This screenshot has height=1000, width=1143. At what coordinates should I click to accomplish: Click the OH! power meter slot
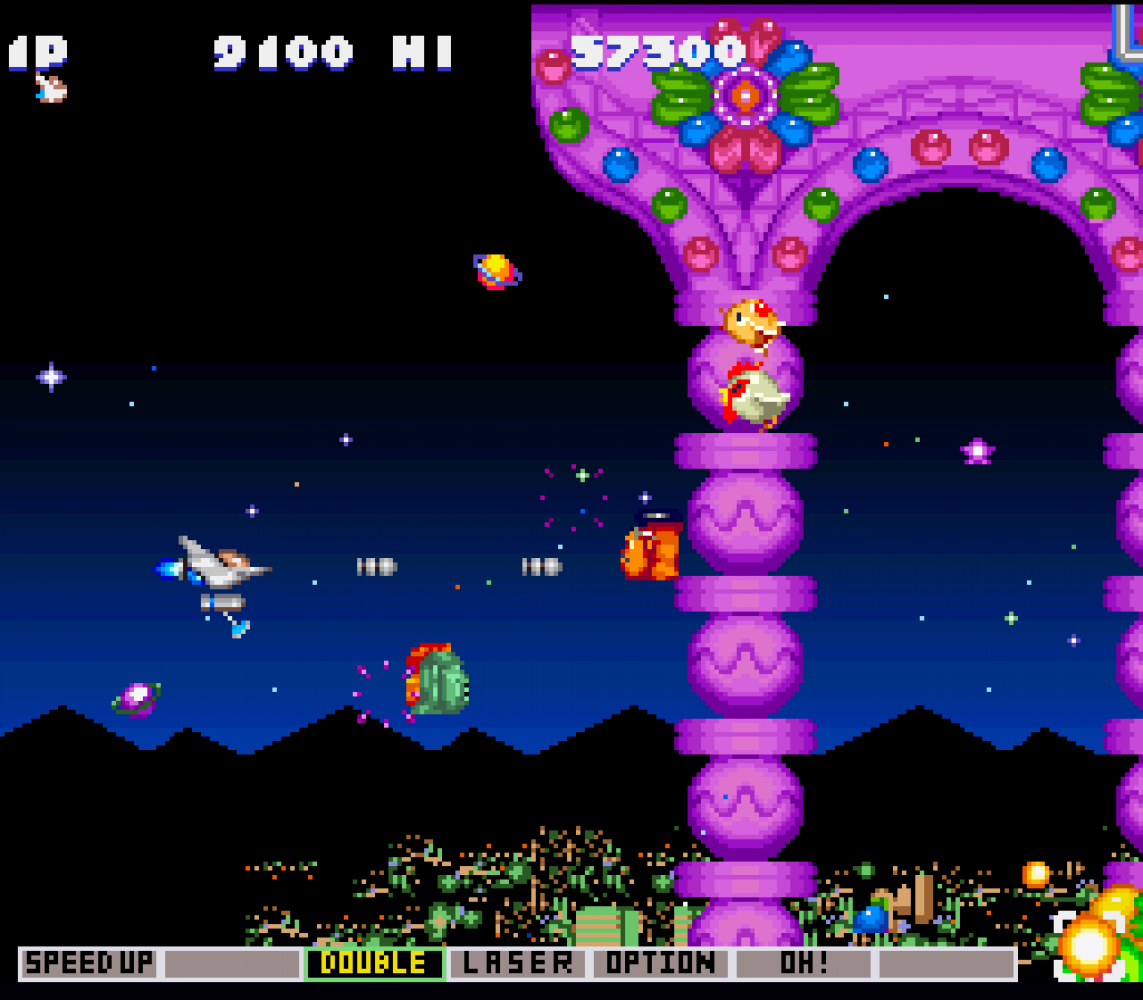[x=804, y=964]
